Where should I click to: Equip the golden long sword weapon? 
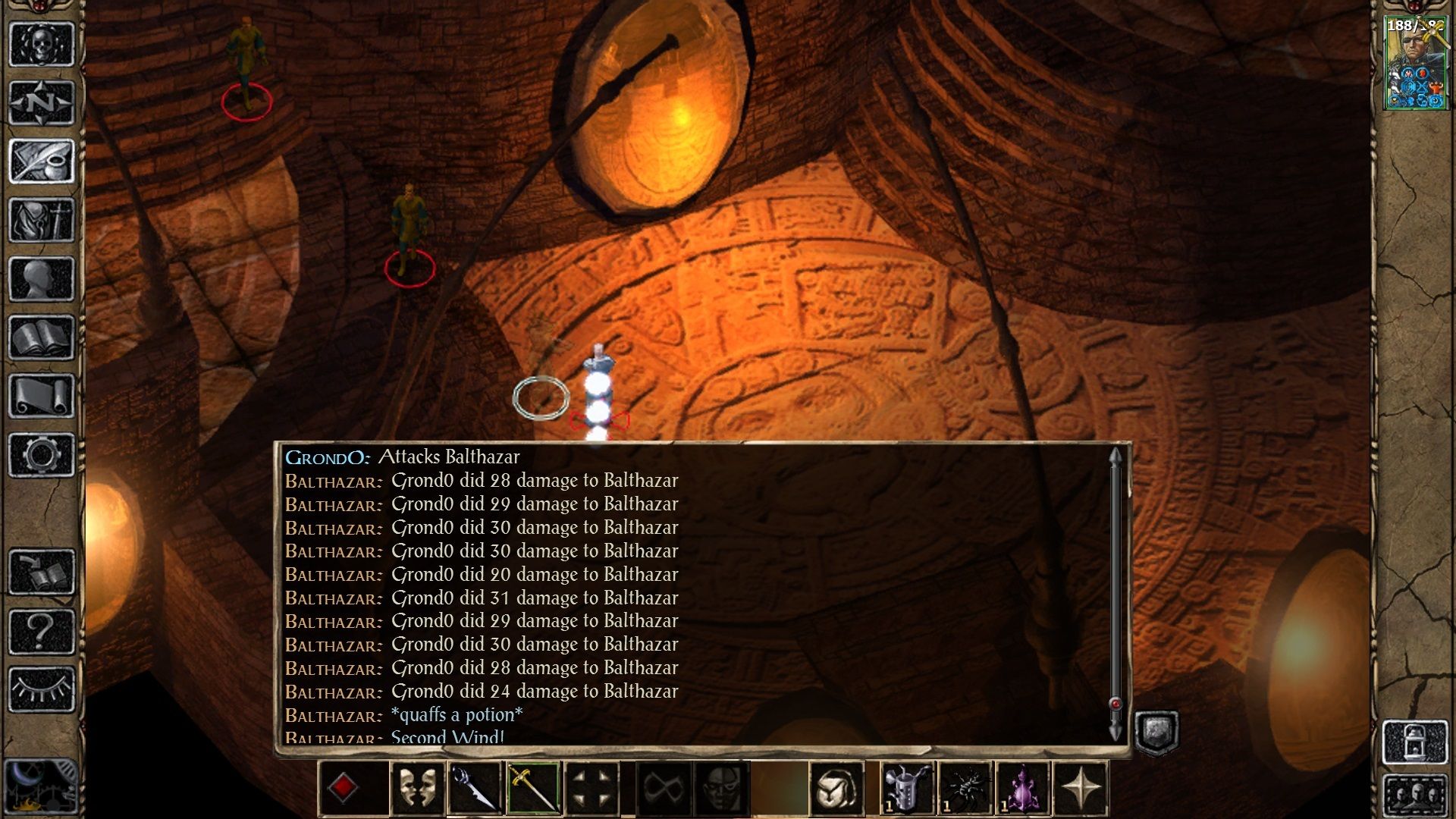coord(534,789)
